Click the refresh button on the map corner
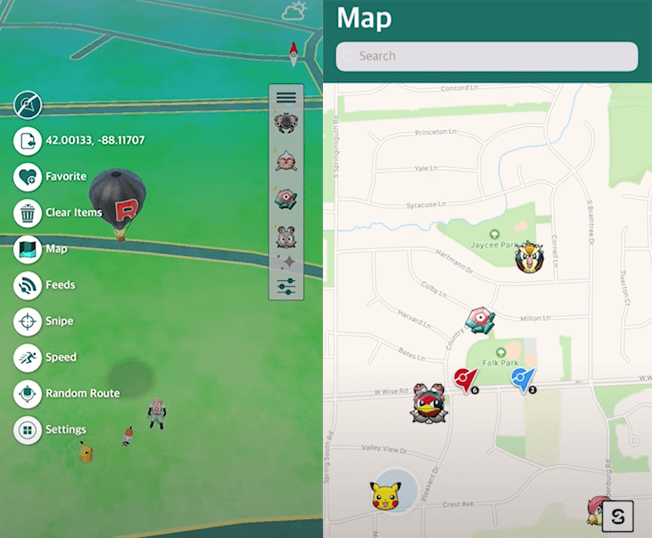Image resolution: width=652 pixels, height=538 pixels. tap(619, 516)
